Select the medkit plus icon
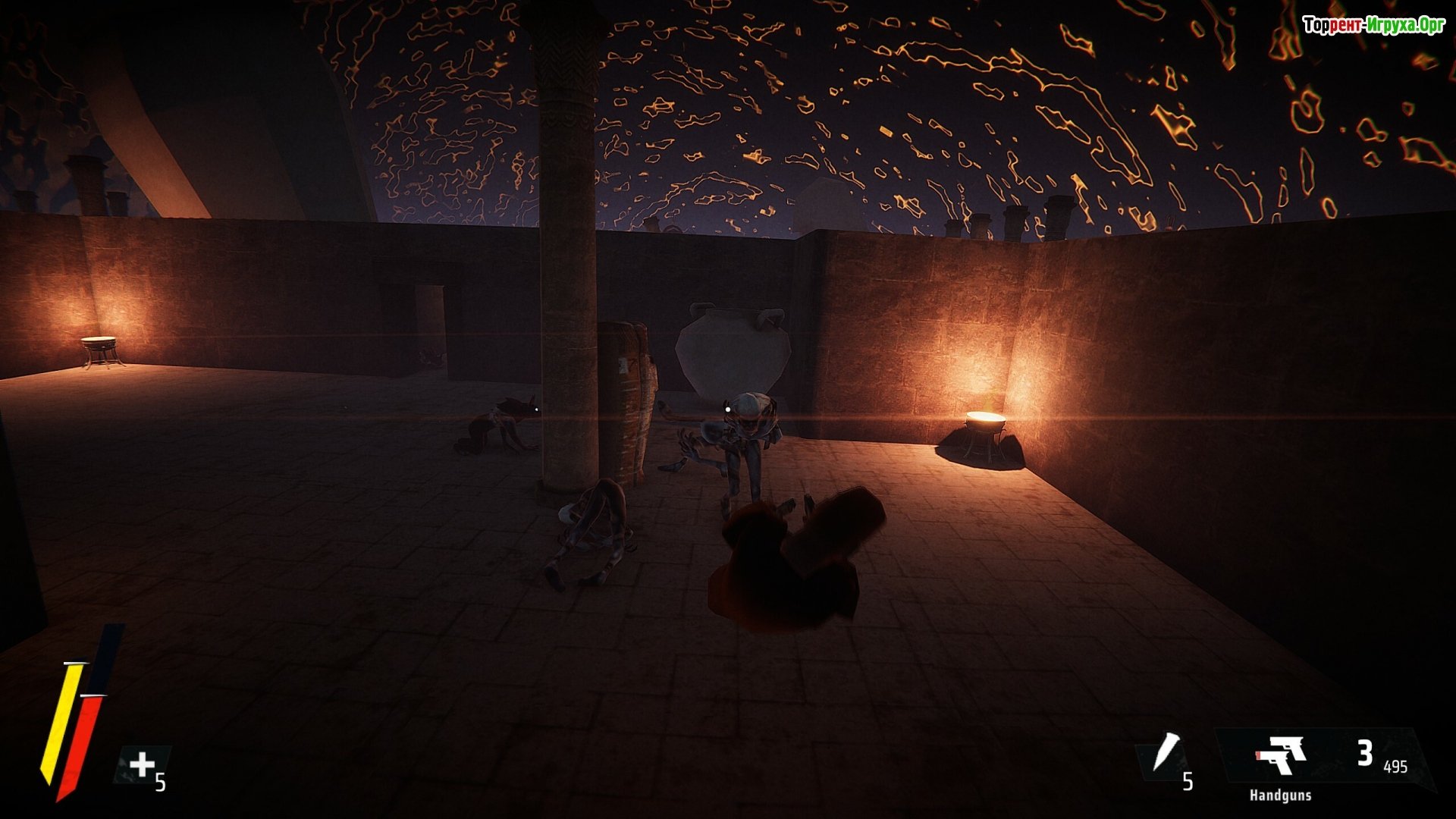Screen dimensions: 1456x819 tap(142, 764)
